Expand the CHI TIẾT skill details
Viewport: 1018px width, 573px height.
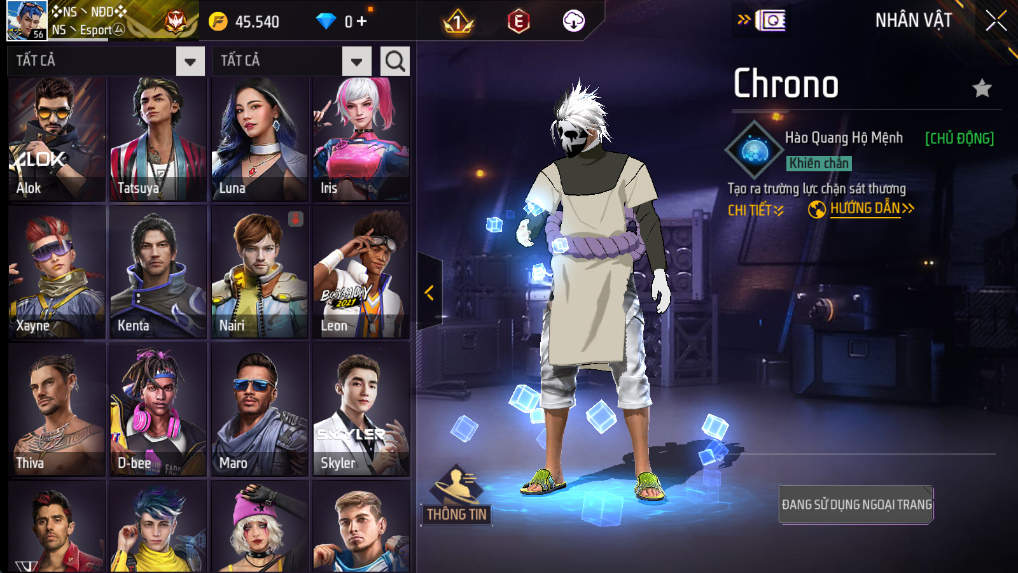point(755,210)
